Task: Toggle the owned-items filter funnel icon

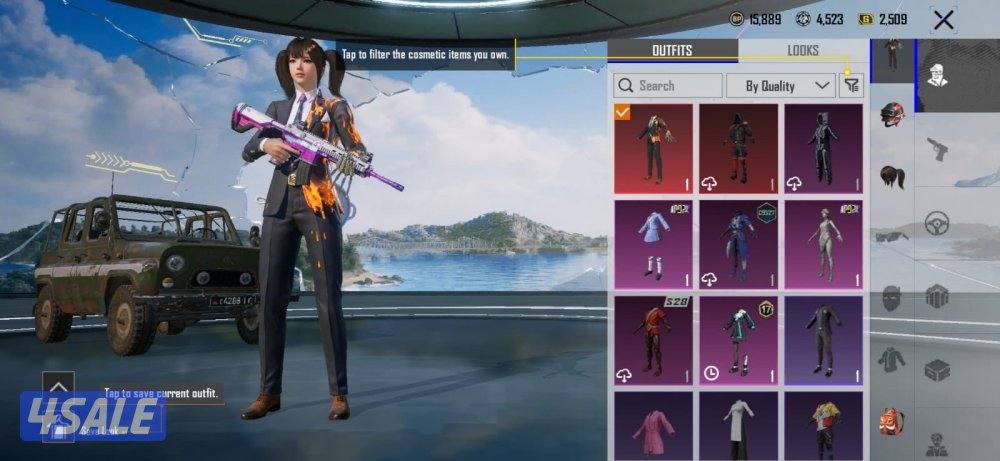Action: pyautogui.click(x=851, y=86)
